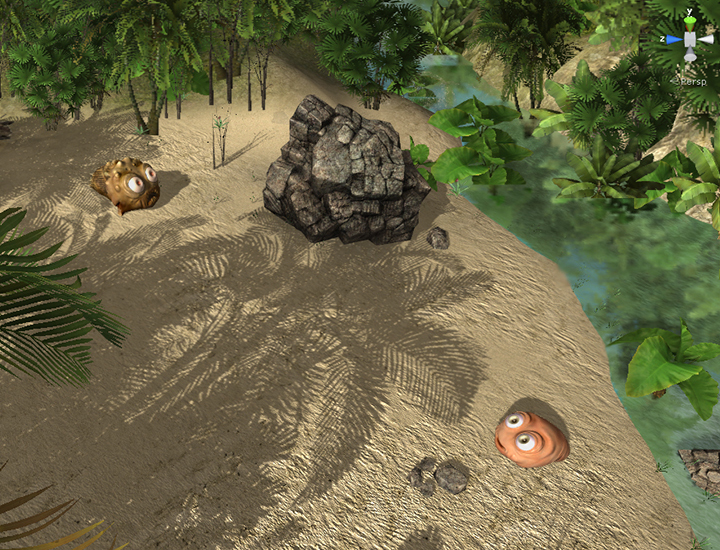Click the gizmo's center cube
720x550 pixels.
pyautogui.click(x=690, y=41)
